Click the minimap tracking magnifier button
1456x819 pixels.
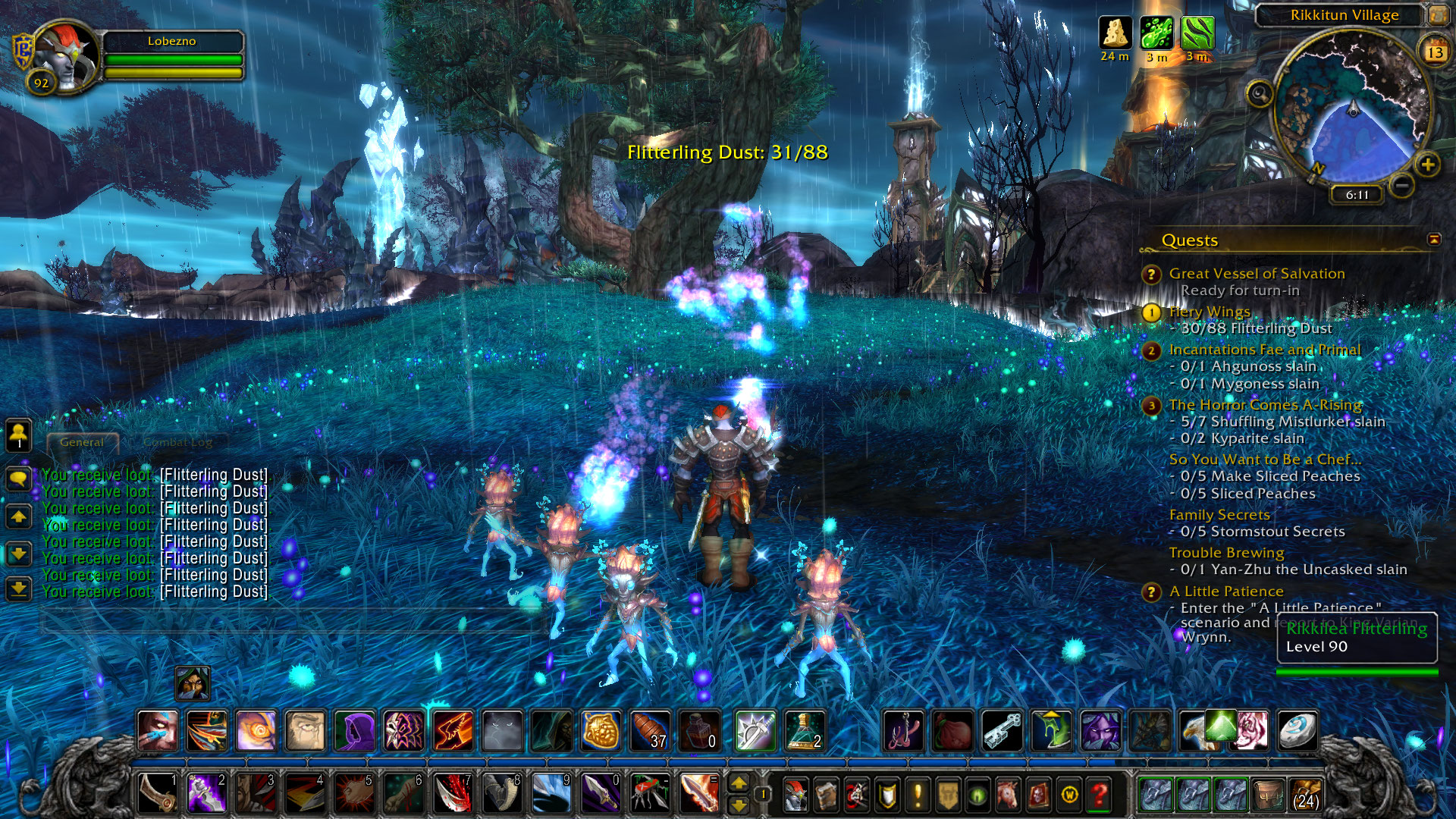click(1259, 94)
